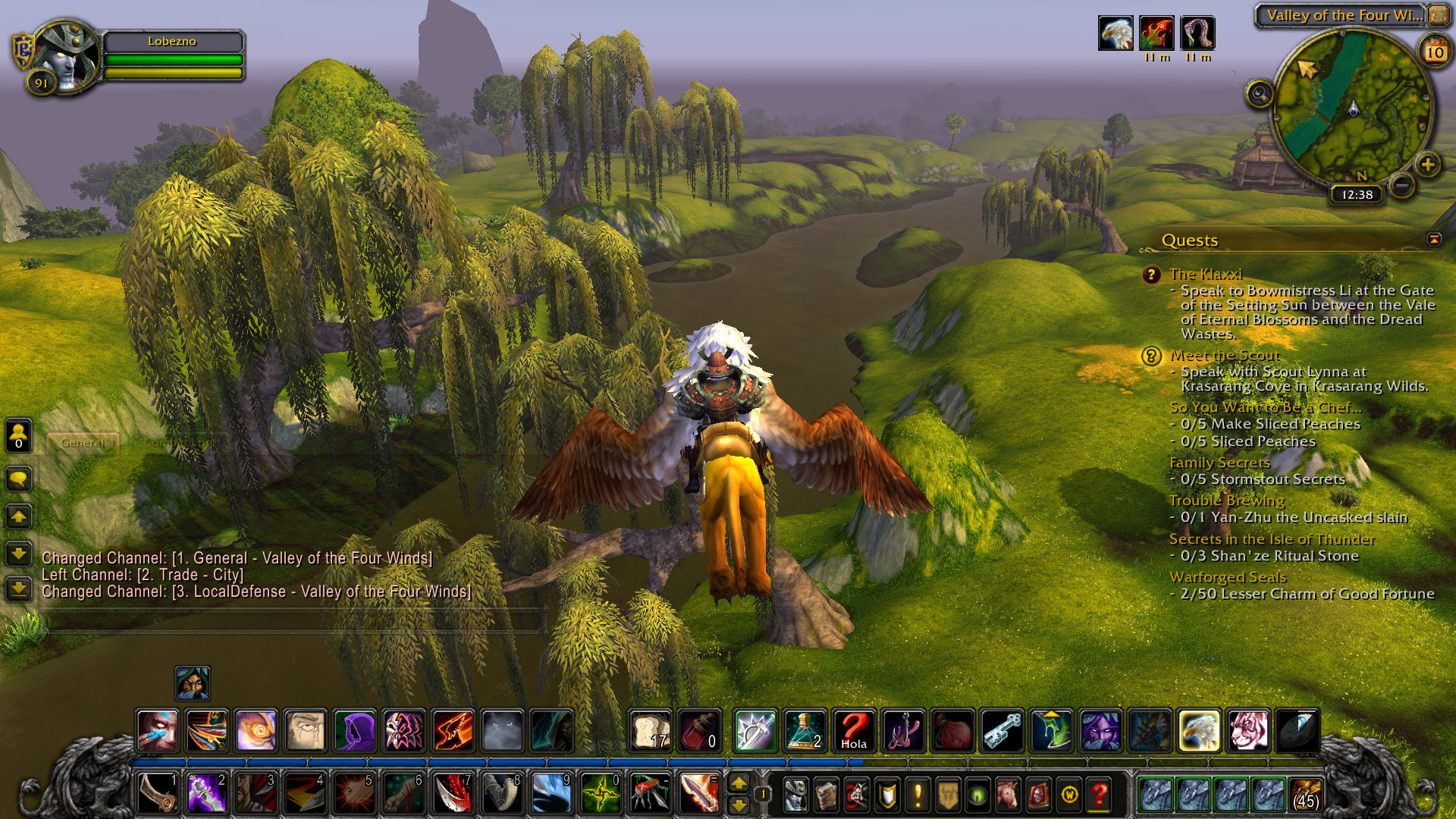This screenshot has width=1456, height=819.
Task: Open the world map button beside zone name
Action: 1438,15
